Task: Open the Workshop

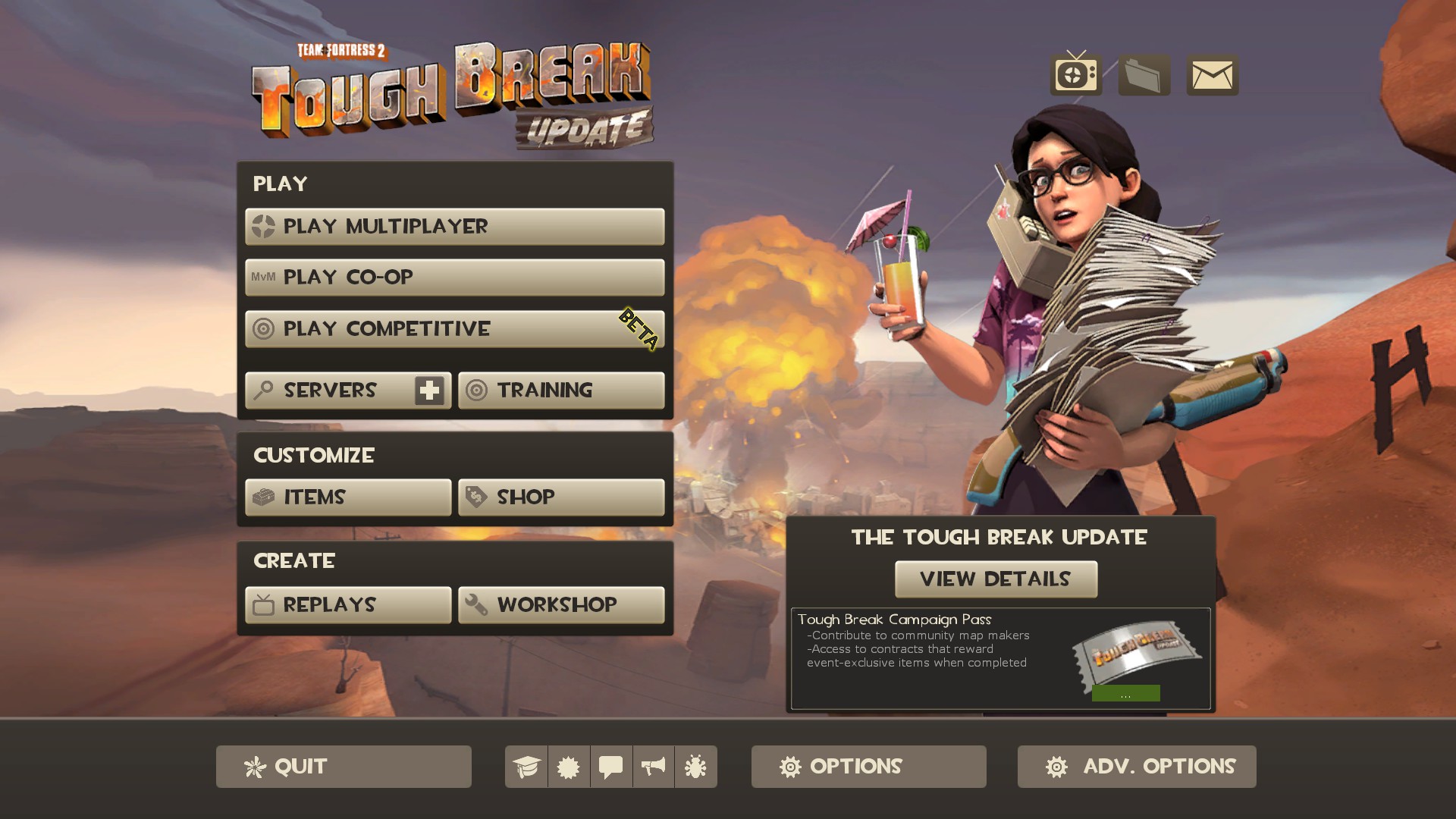Action: pyautogui.click(x=561, y=605)
